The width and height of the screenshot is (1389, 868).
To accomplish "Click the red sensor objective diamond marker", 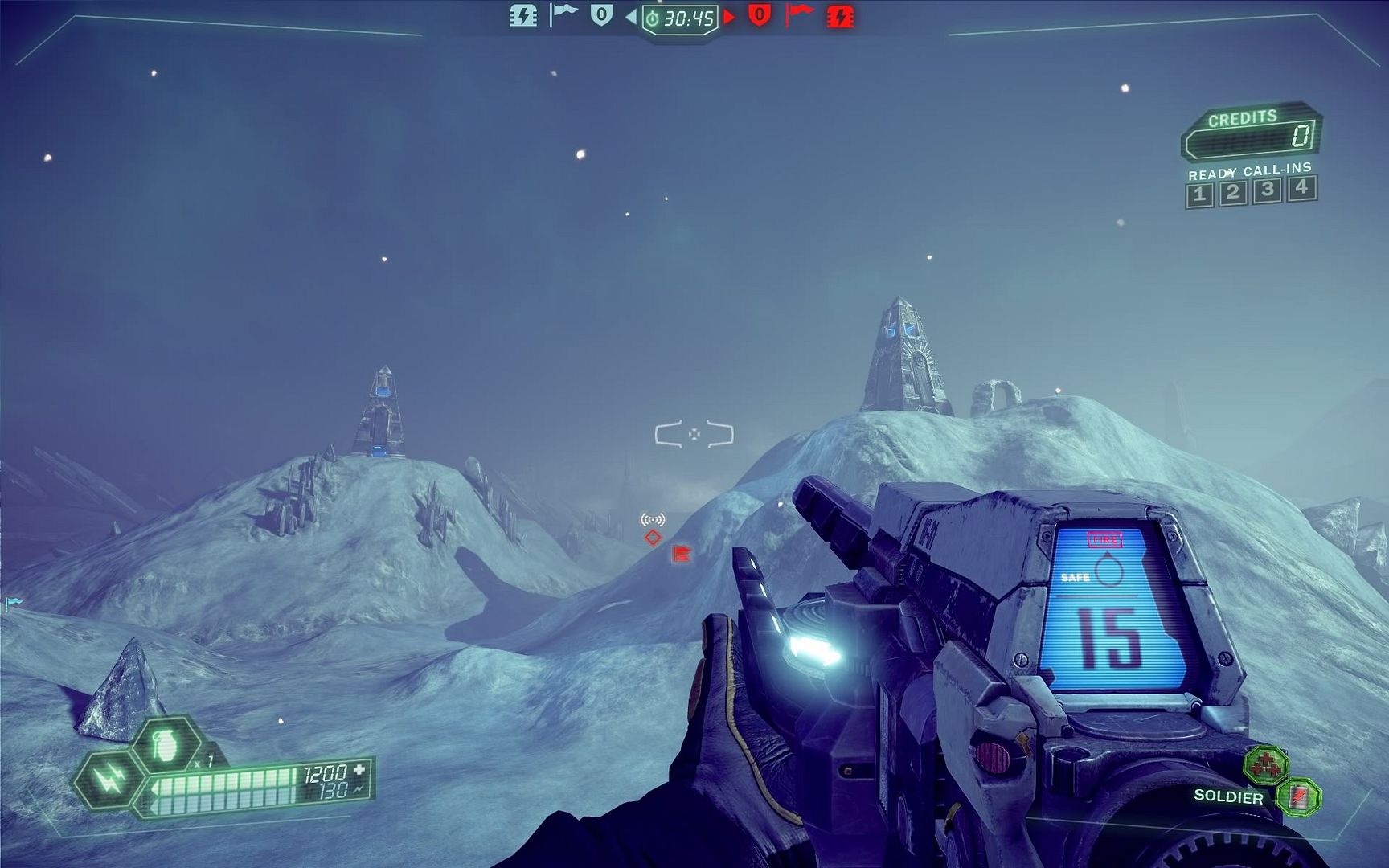I will pyautogui.click(x=653, y=537).
